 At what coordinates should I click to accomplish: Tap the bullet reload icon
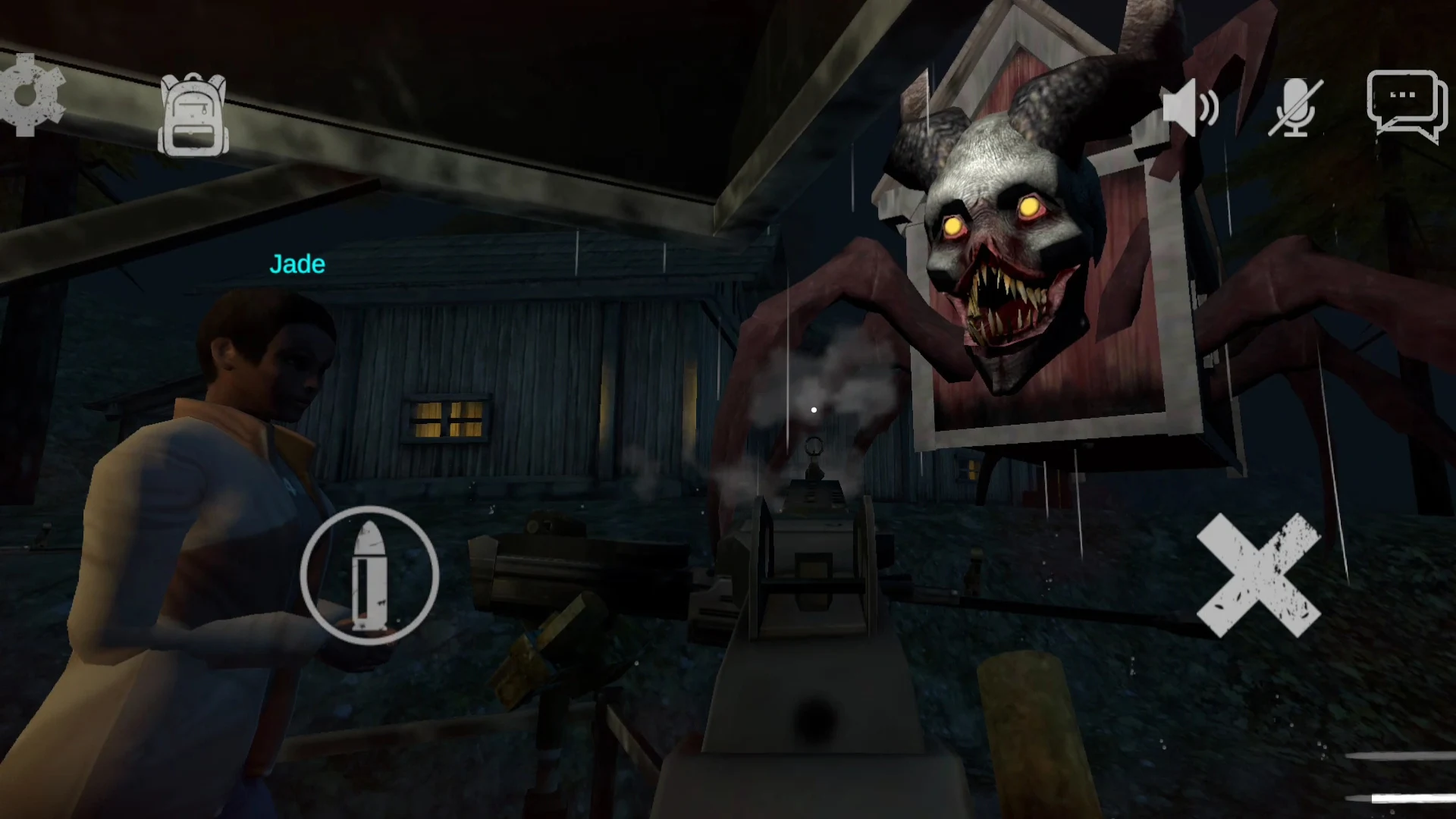pyautogui.click(x=371, y=575)
